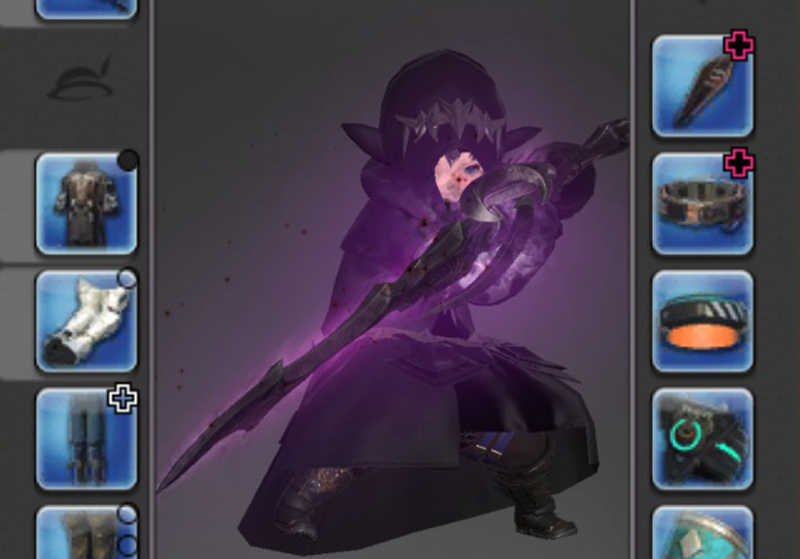Open the studded choker necklace slot
The width and height of the screenshot is (800, 559).
[702, 203]
